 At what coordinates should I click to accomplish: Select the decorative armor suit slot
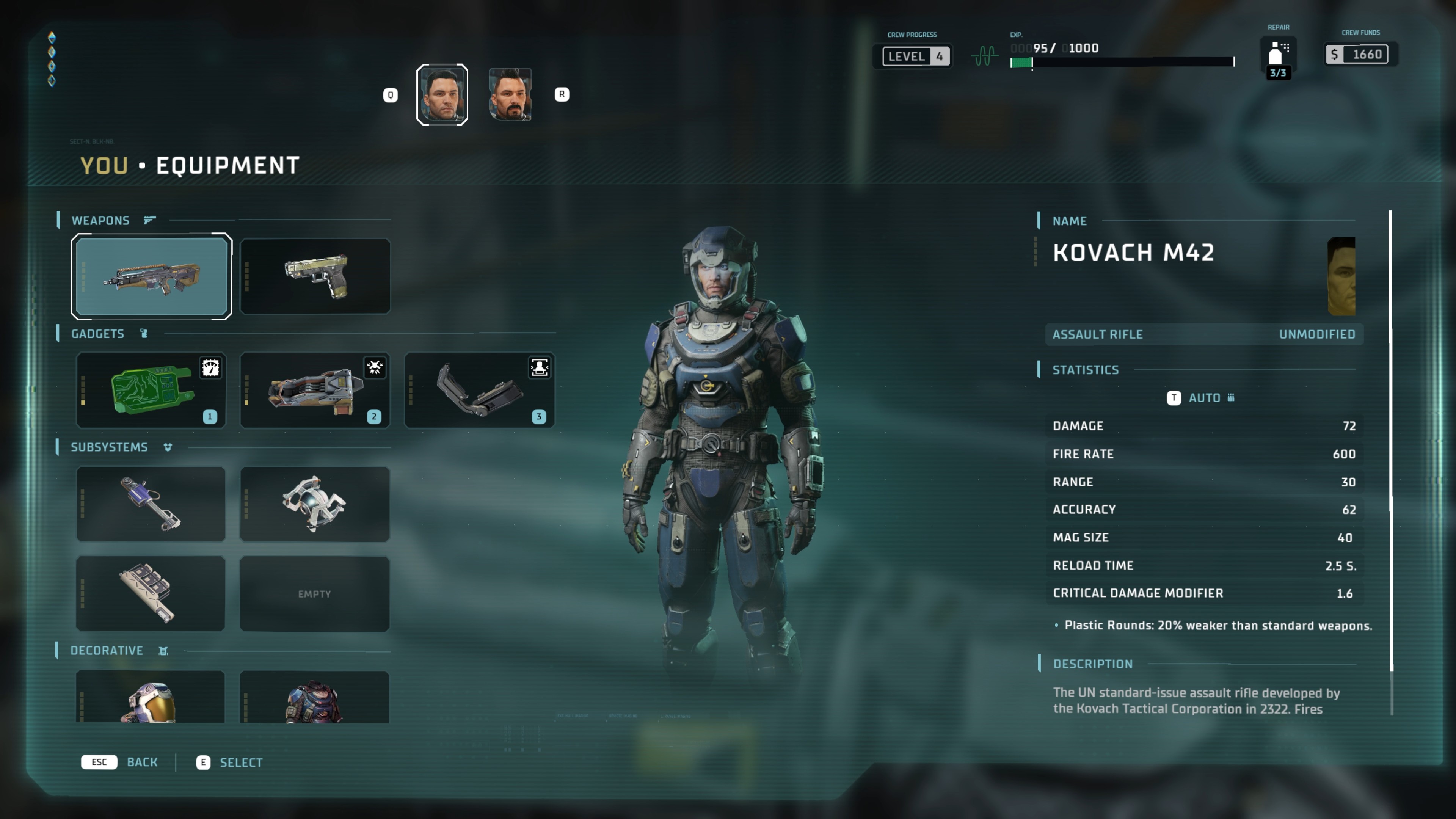(x=315, y=698)
